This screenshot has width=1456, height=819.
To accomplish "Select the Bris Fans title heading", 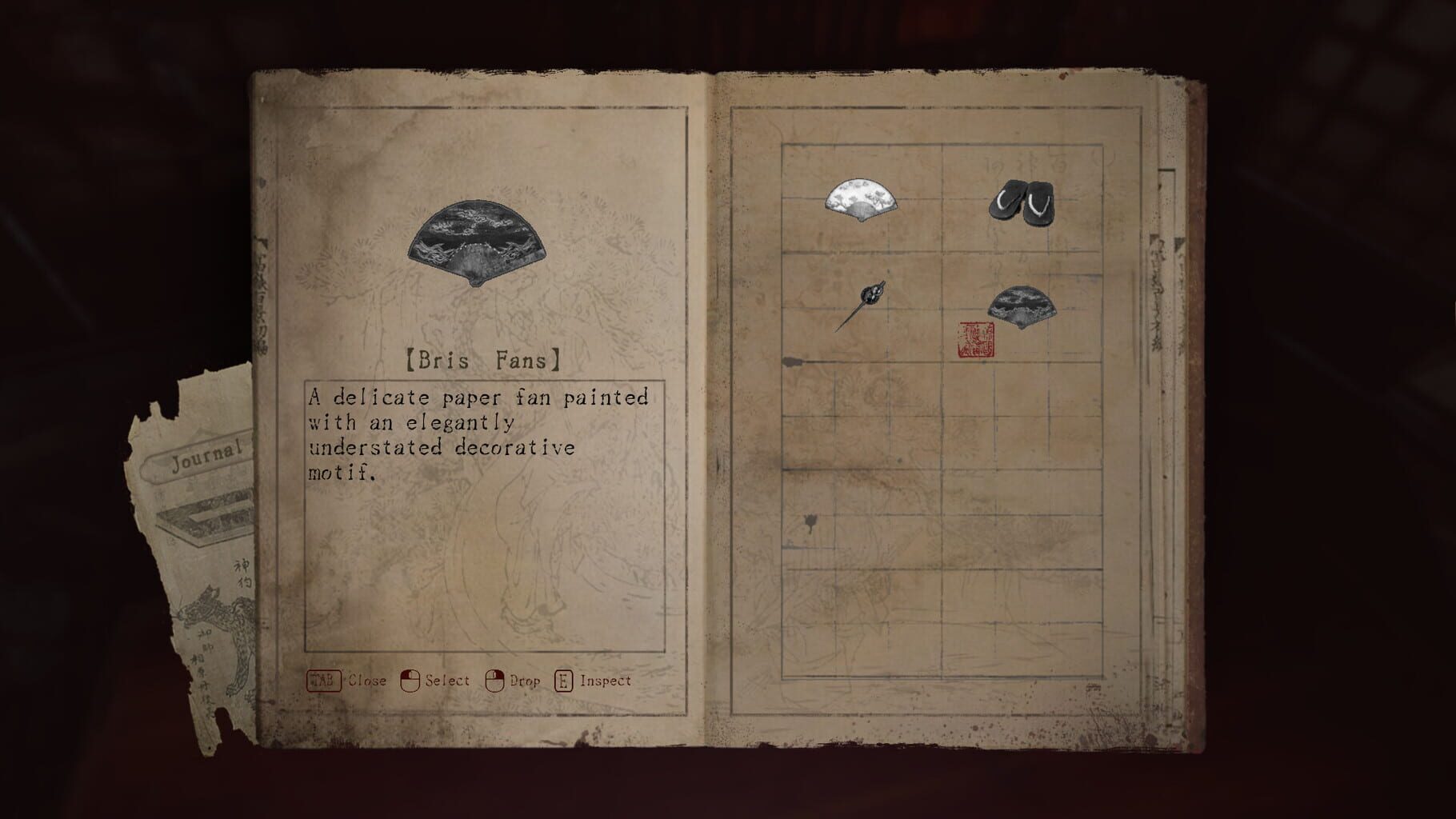I will [480, 360].
